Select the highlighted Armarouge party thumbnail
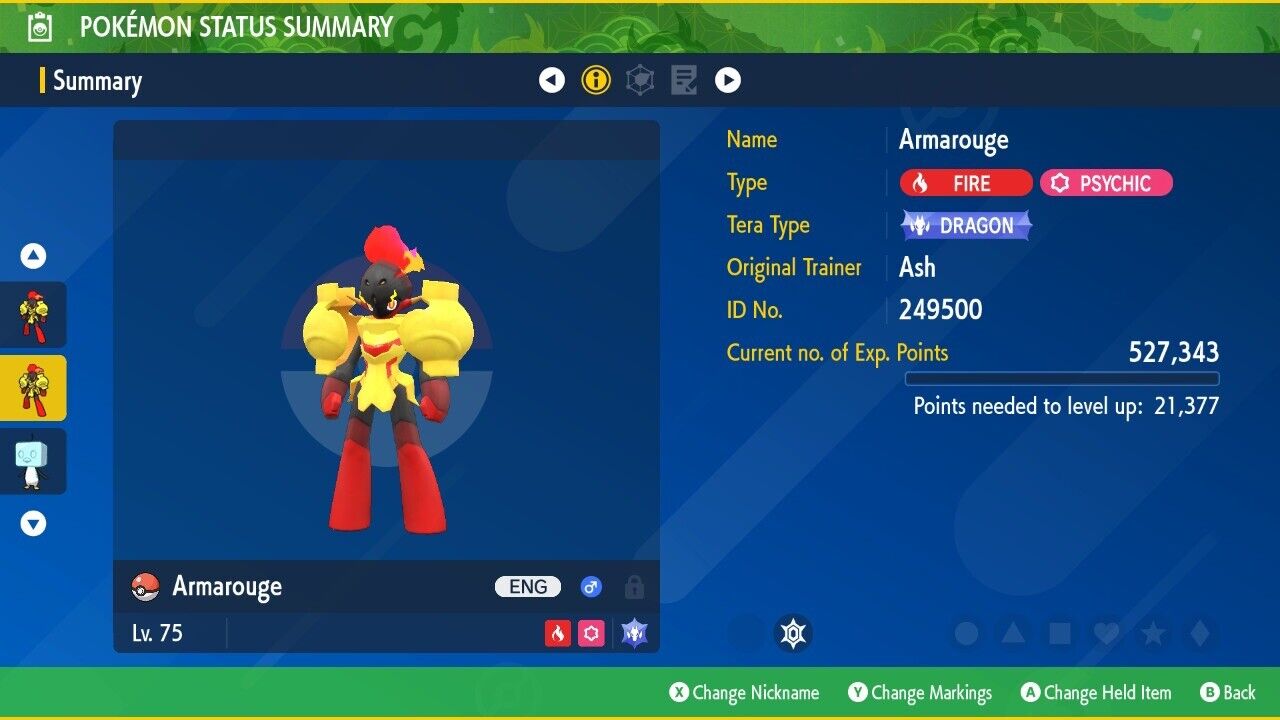 [33, 388]
